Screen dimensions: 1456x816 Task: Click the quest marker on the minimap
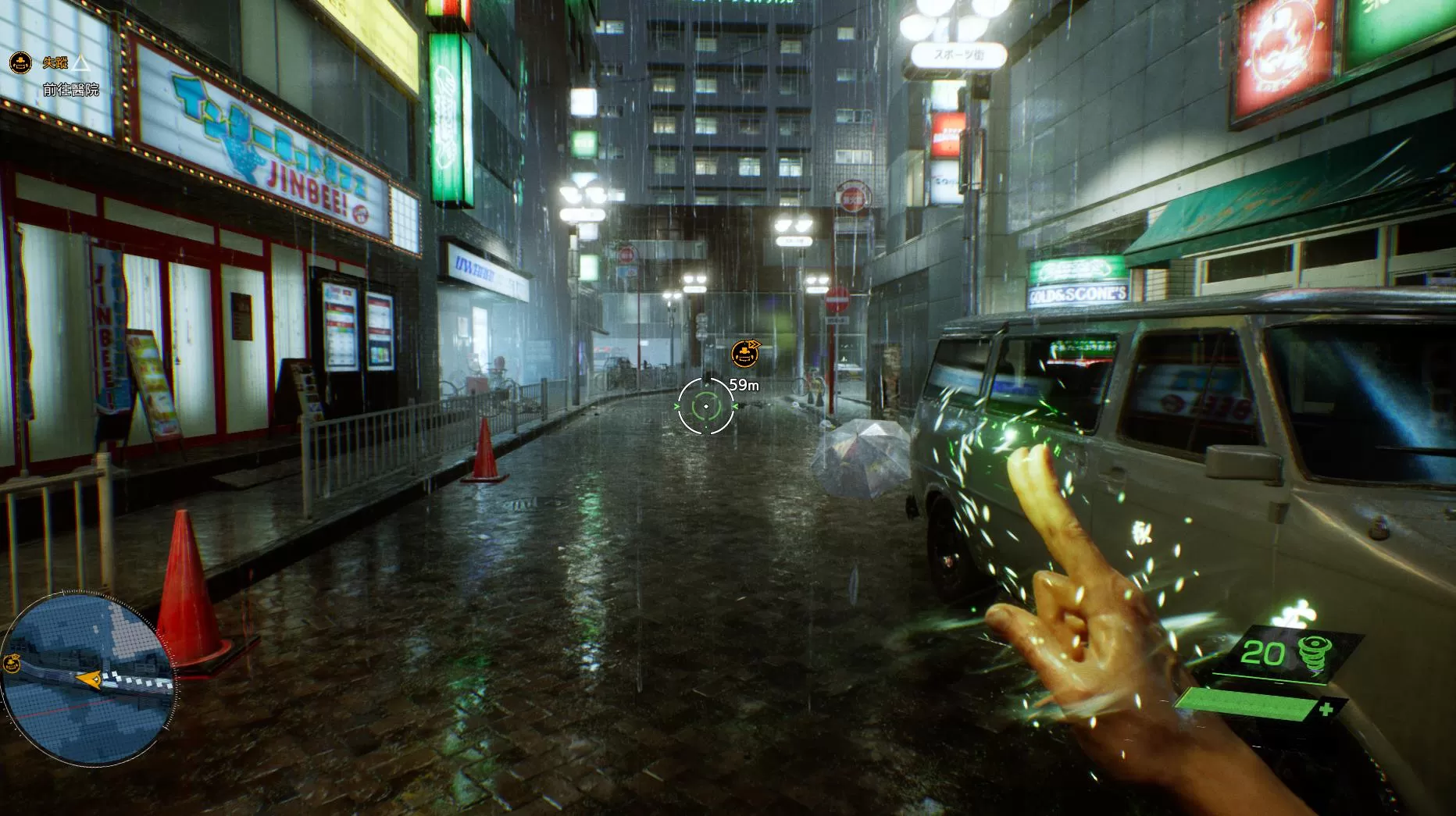pos(12,665)
